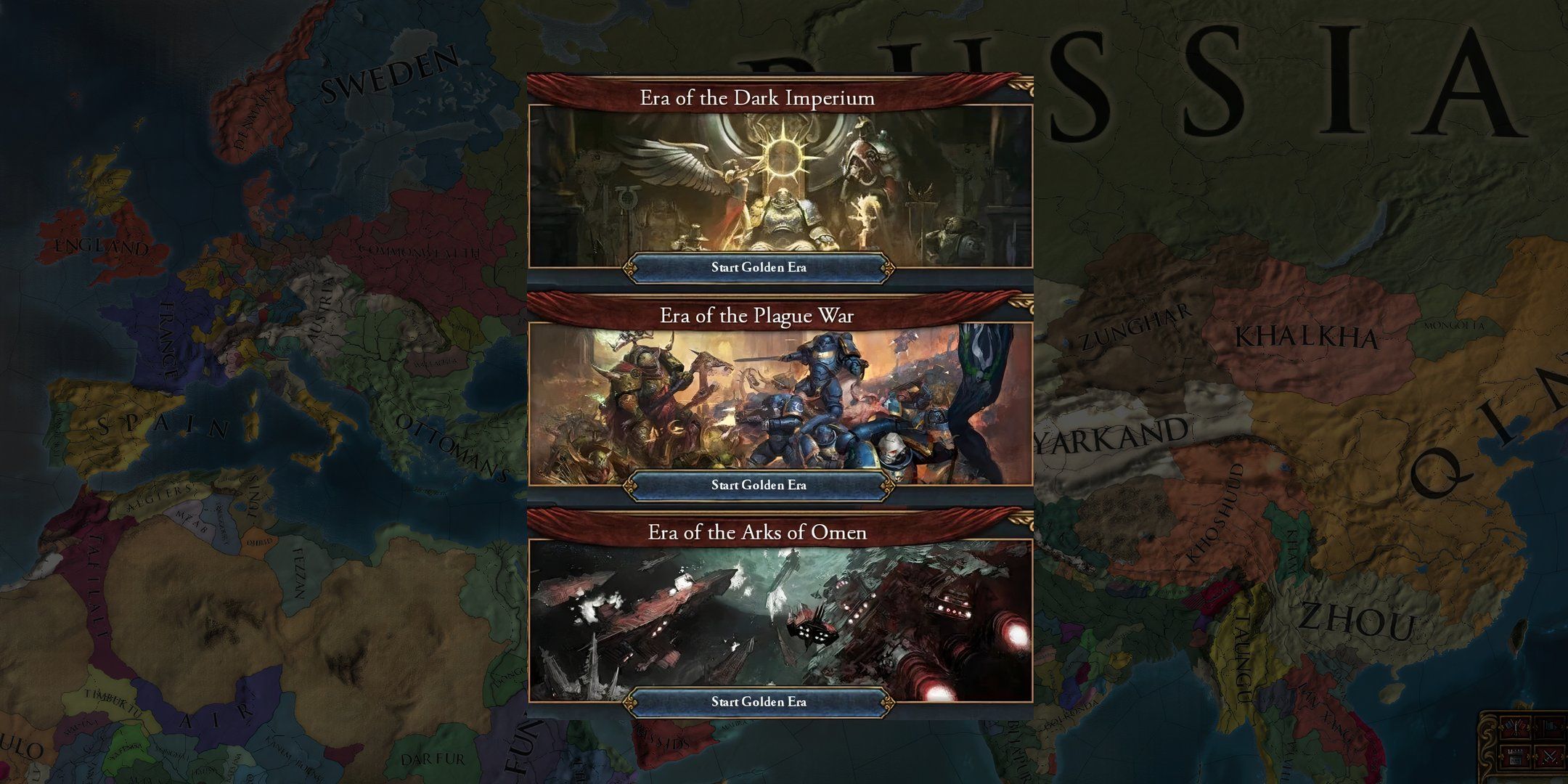Switch to the fortress map mode
This screenshot has height=784, width=1568.
pyautogui.click(x=1515, y=756)
